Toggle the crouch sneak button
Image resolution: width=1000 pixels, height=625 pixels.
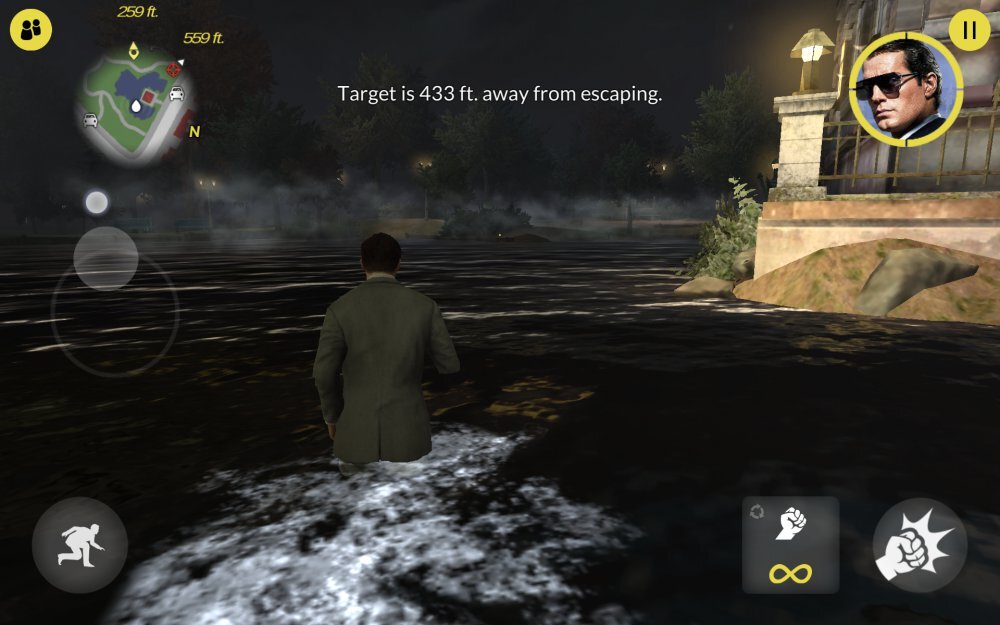point(79,545)
